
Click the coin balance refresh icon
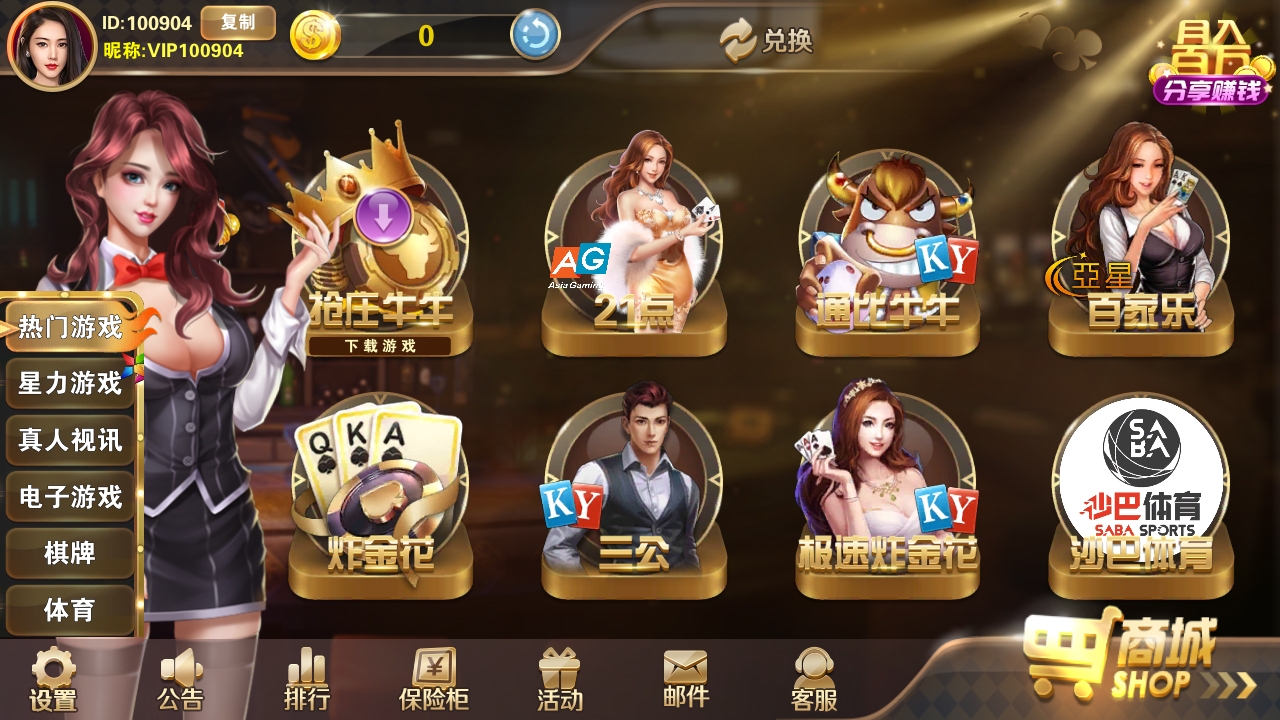tap(537, 33)
